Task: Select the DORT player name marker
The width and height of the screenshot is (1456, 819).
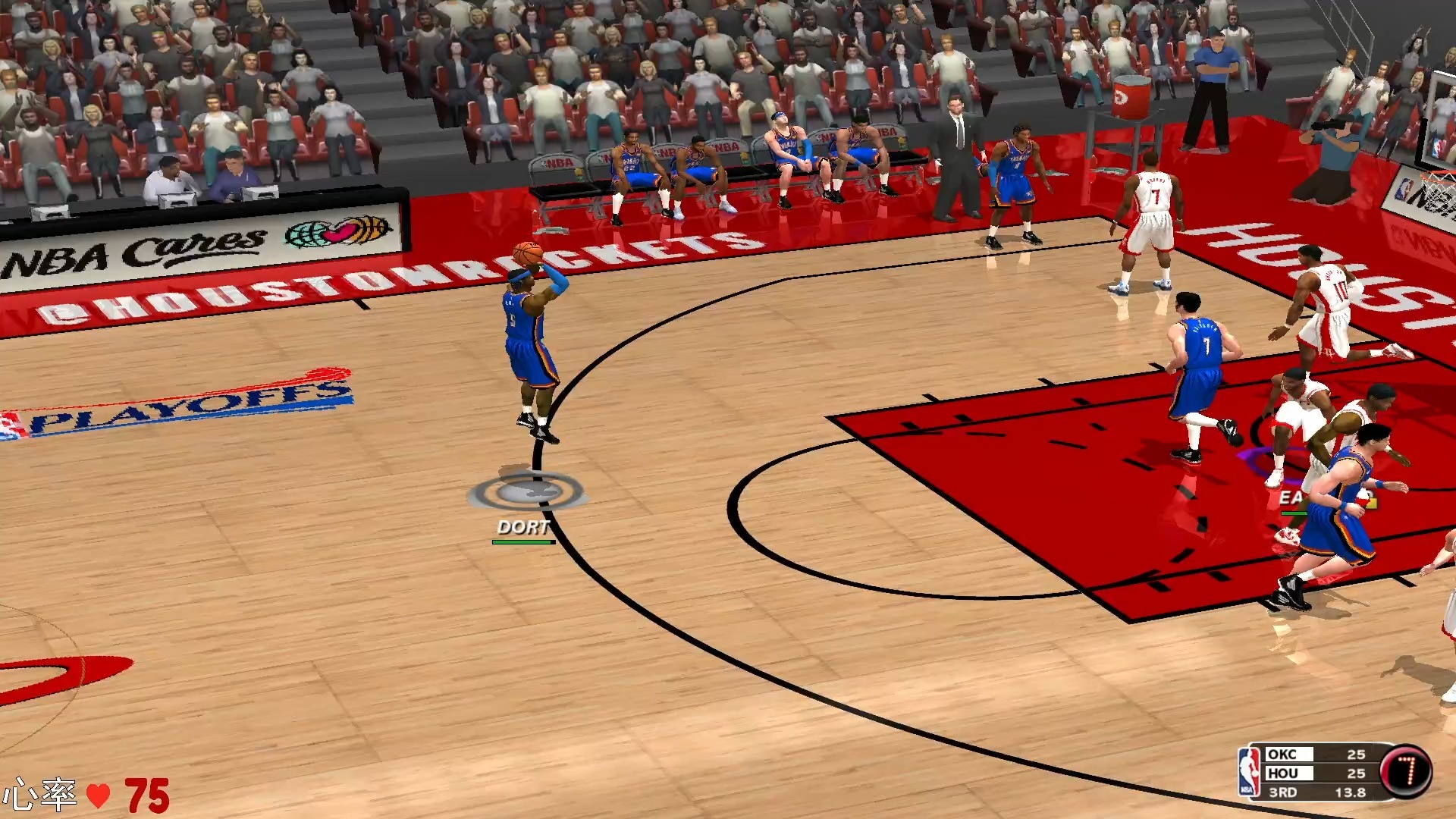Action: point(523,527)
